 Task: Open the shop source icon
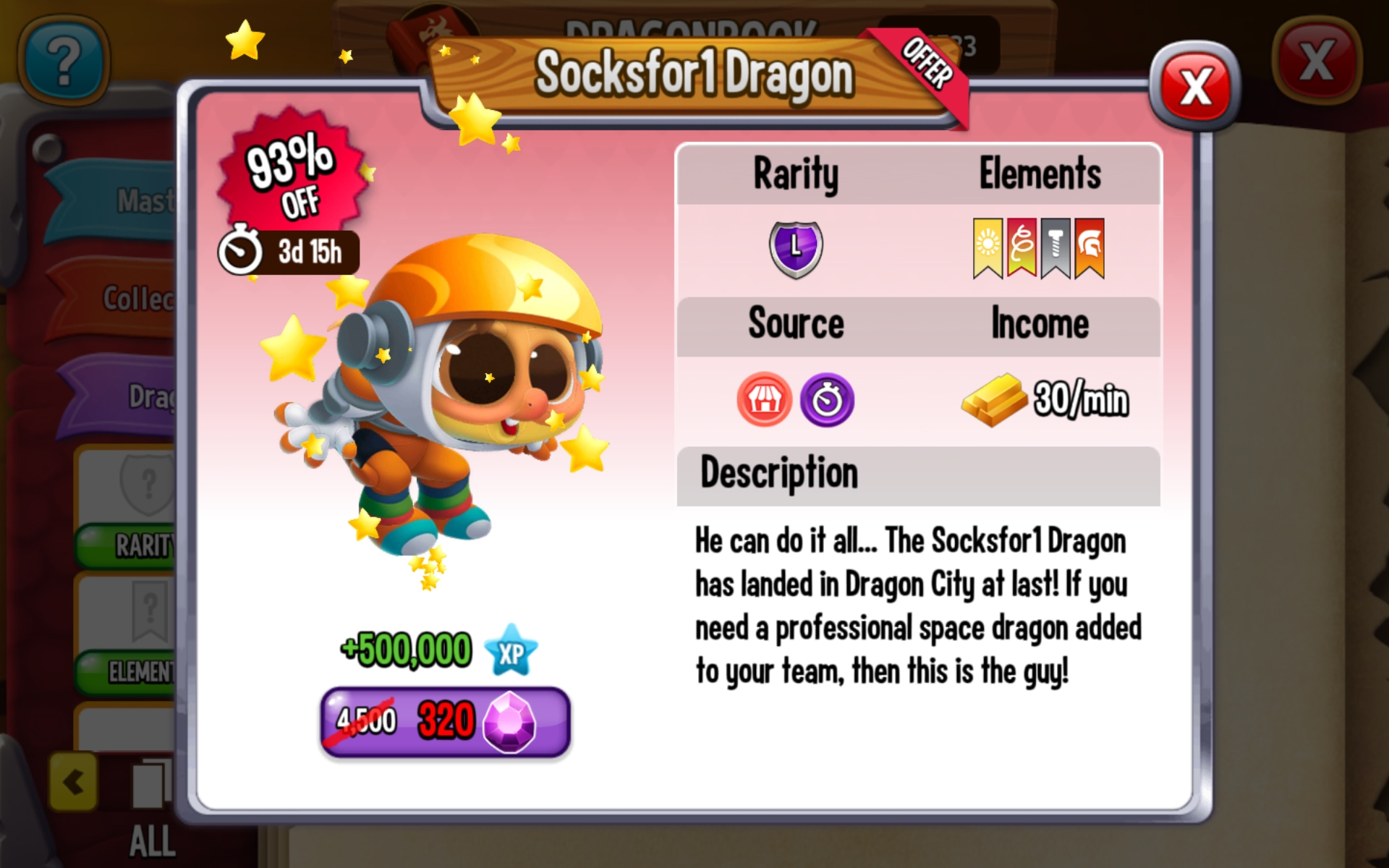[764, 400]
